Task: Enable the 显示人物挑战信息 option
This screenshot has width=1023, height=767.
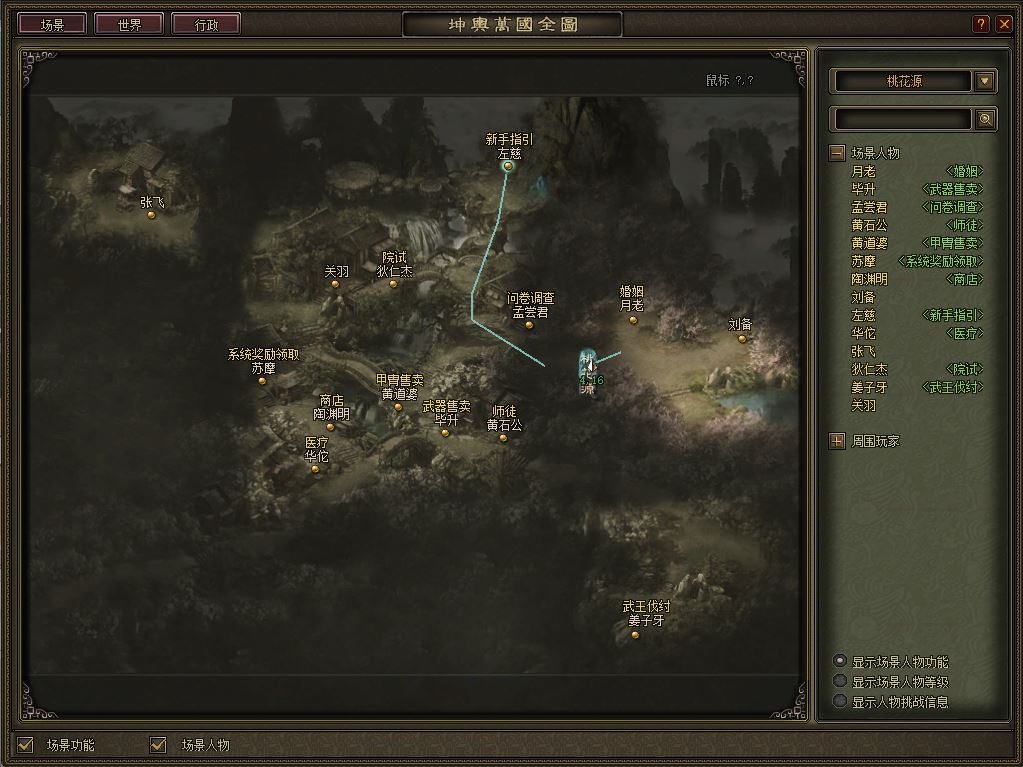Action: click(840, 701)
